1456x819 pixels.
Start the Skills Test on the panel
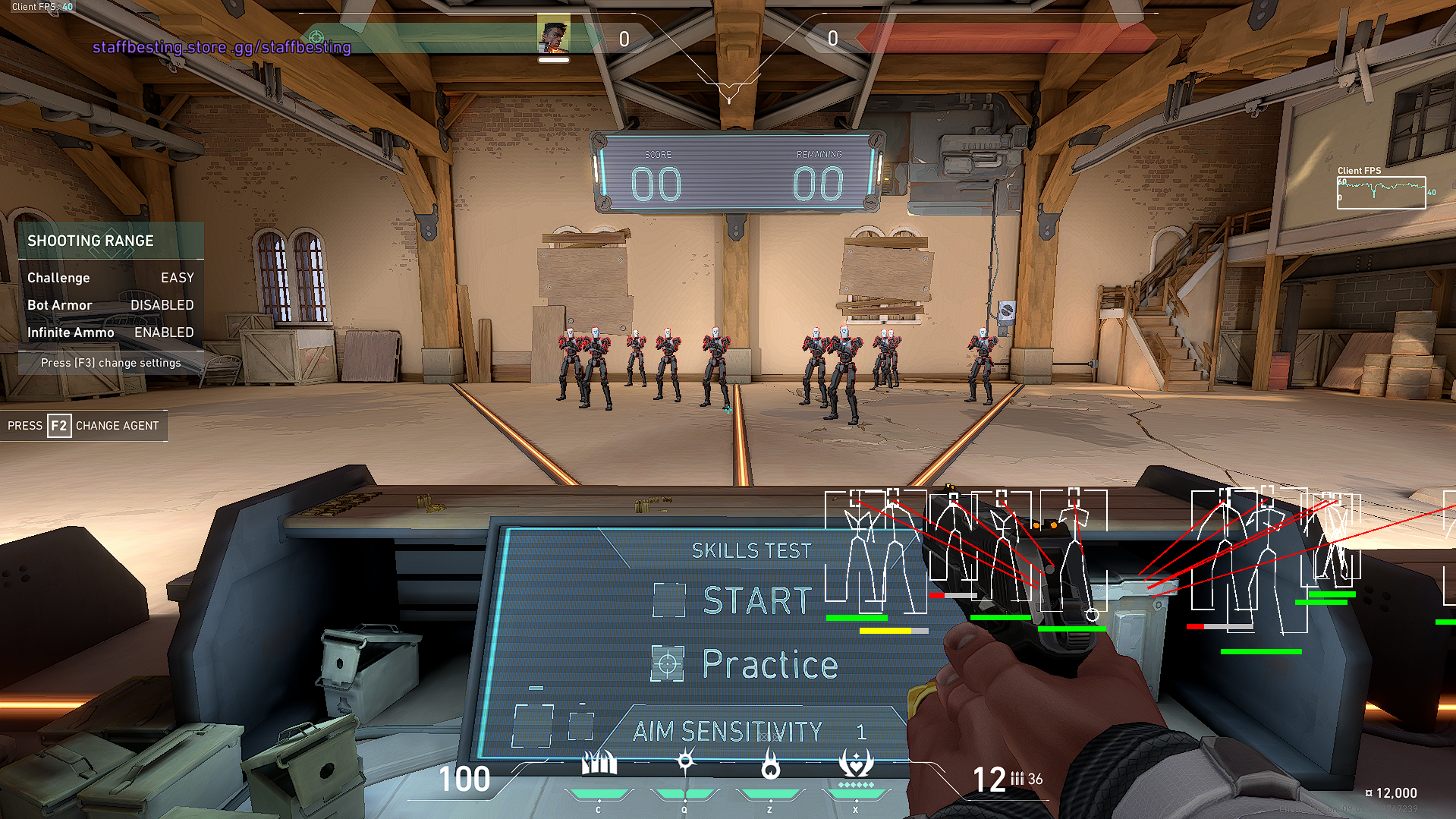[x=756, y=600]
